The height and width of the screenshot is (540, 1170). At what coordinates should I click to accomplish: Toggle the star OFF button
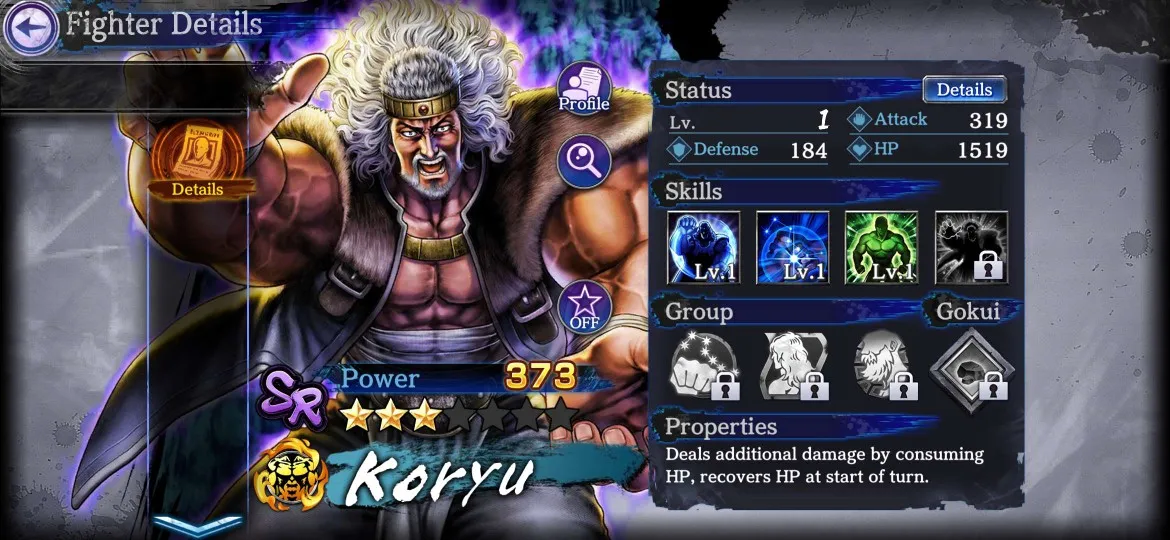coord(584,307)
